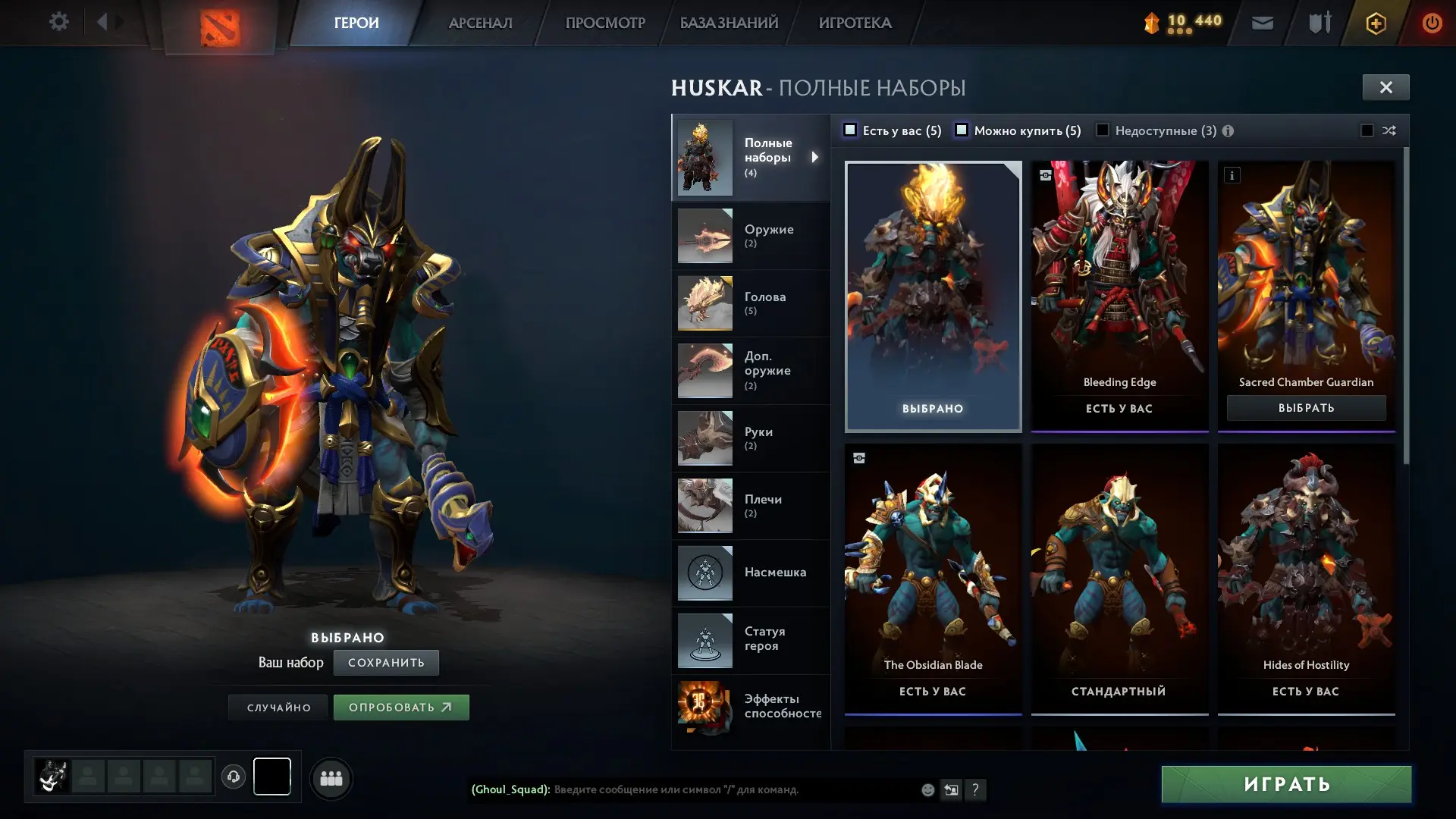Screen dimensions: 1456x819
Task: Toggle the Можно купить filter
Action: click(x=962, y=130)
